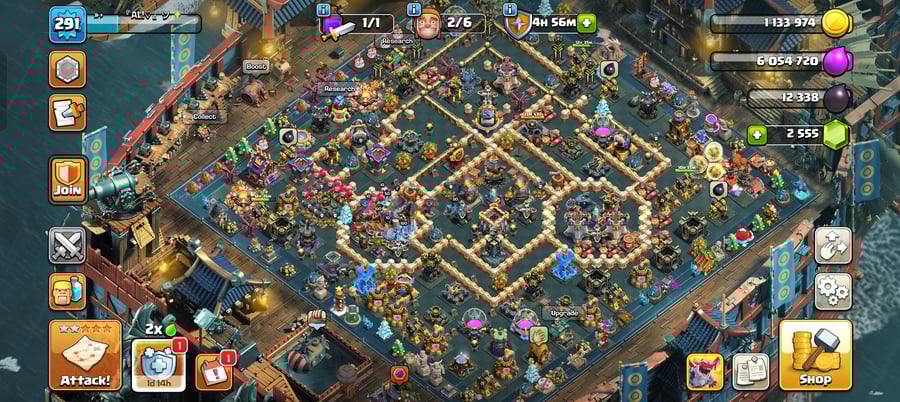This screenshot has height=402, width=900.
Task: Open the red exclamation notification button
Action: 213,371
